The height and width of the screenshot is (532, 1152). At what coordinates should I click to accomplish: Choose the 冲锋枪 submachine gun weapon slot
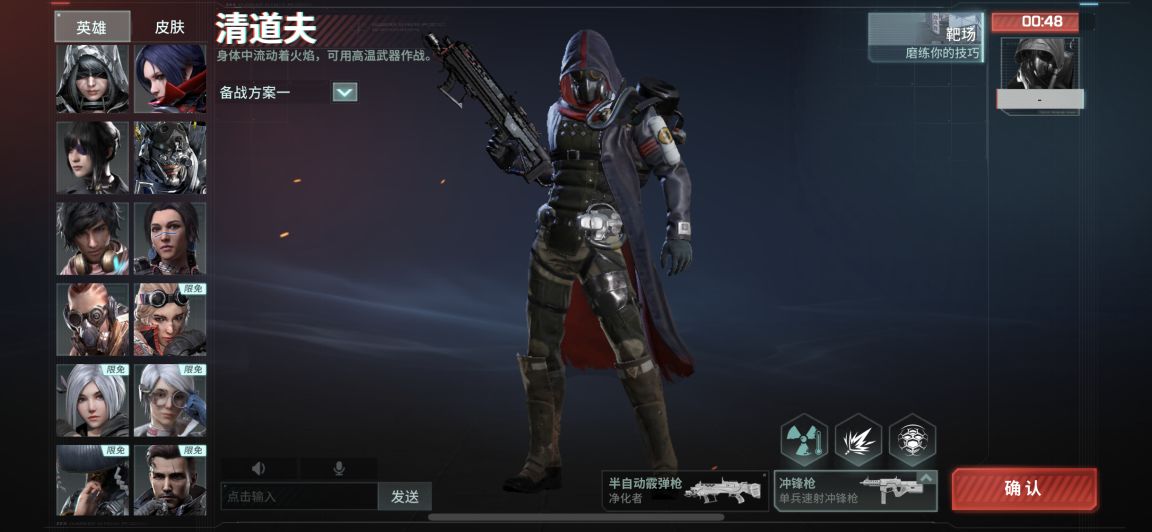point(855,490)
